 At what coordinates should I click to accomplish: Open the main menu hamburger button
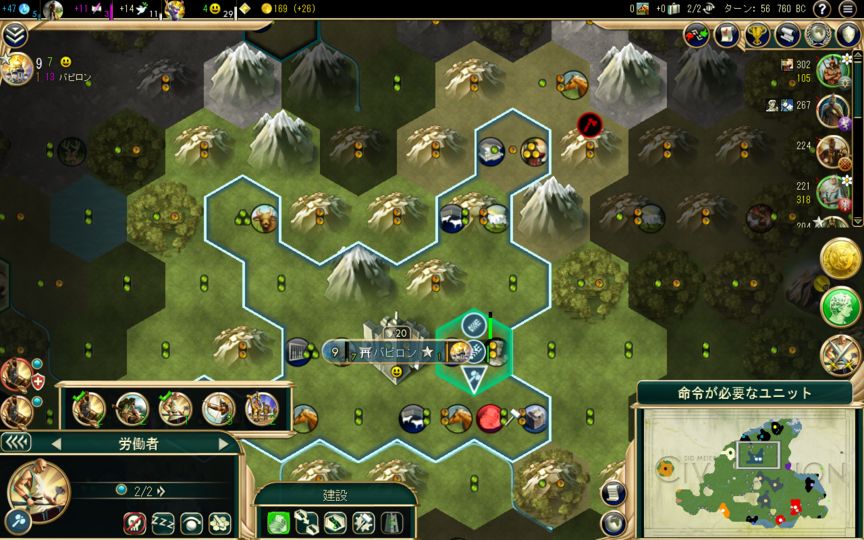[847, 9]
